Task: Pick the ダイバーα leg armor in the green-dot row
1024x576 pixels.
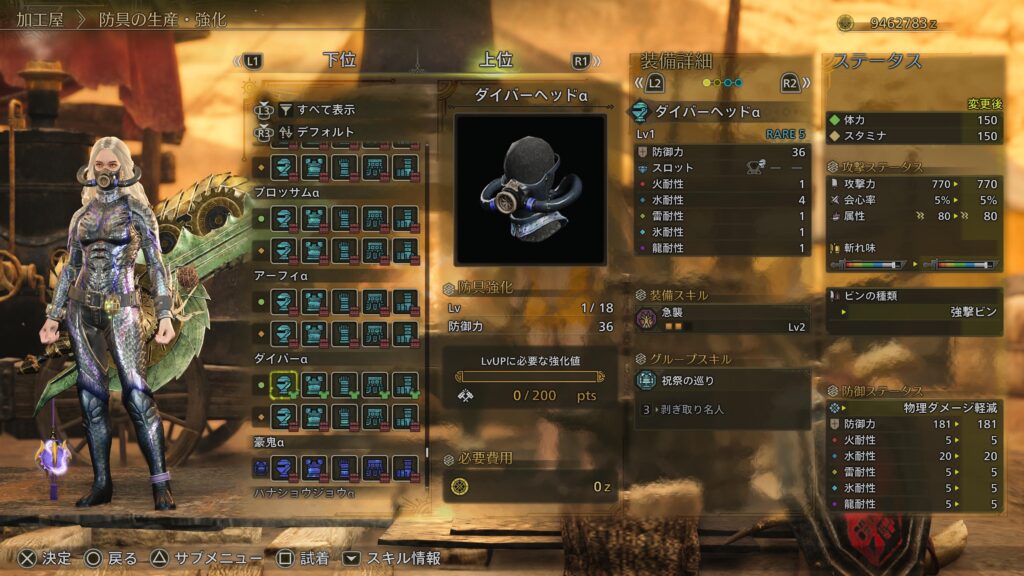Action: [405, 384]
